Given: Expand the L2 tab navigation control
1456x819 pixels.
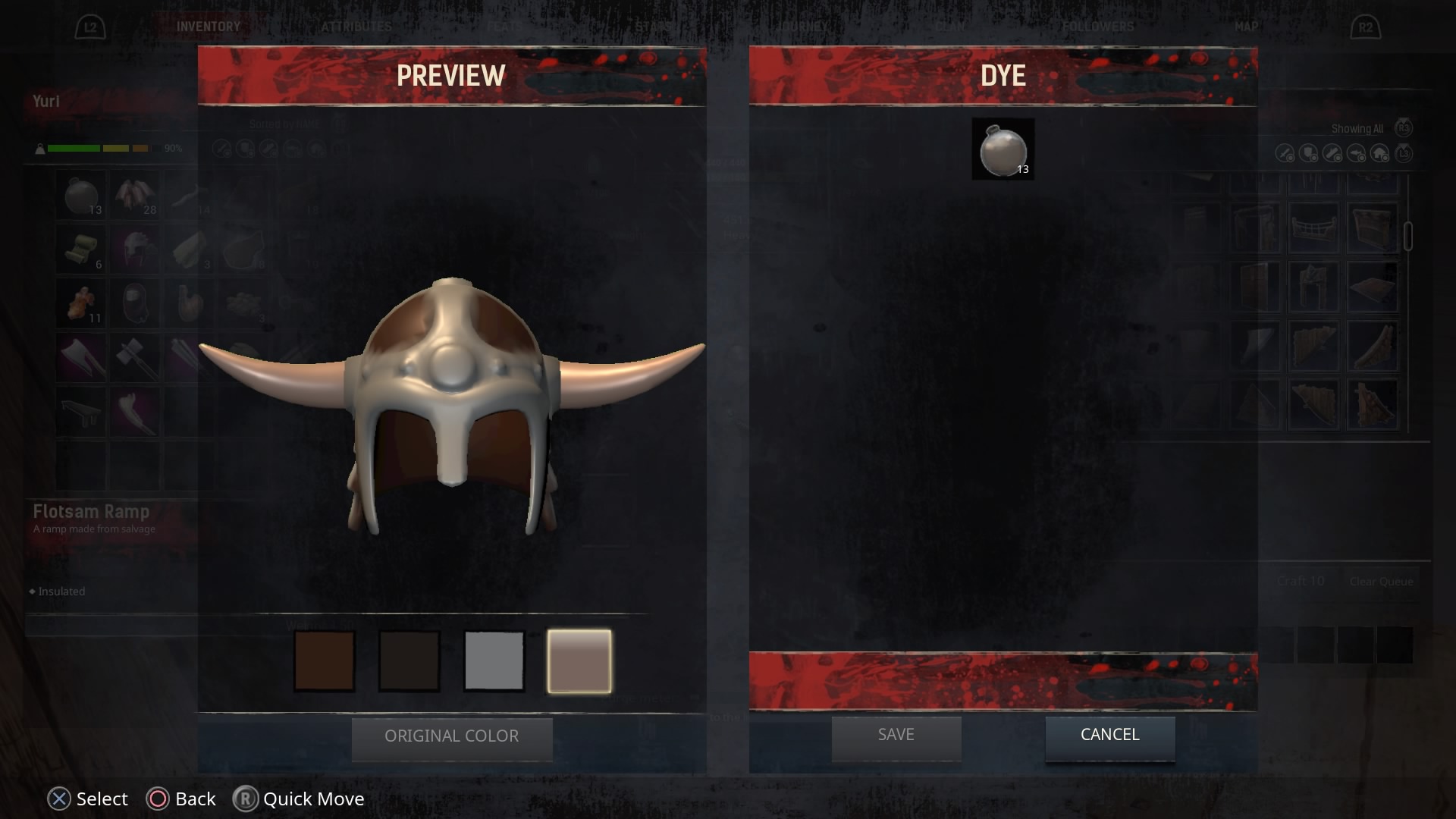Looking at the screenshot, I should (91, 27).
